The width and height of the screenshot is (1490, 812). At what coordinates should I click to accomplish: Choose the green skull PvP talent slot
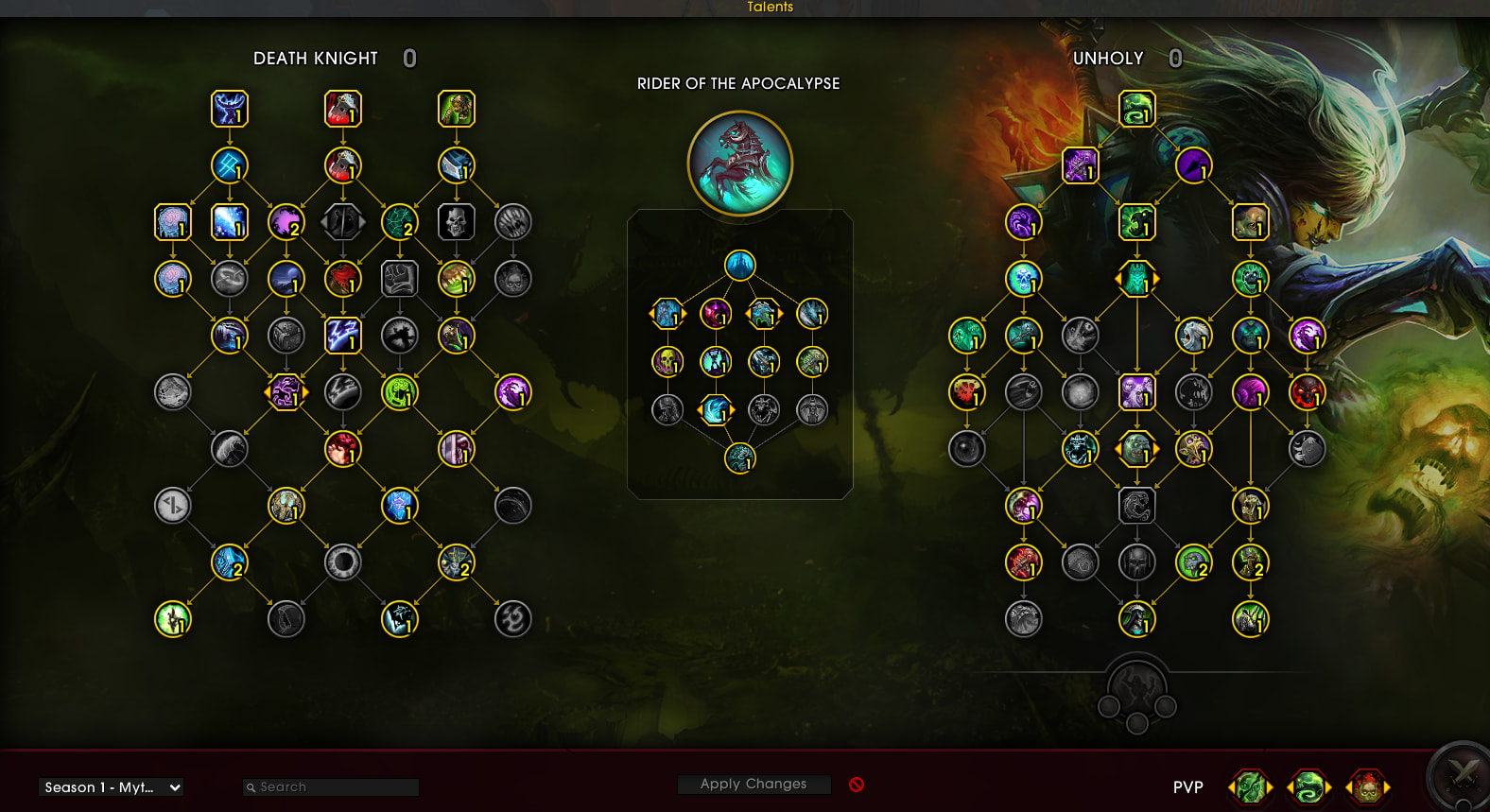click(1250, 786)
